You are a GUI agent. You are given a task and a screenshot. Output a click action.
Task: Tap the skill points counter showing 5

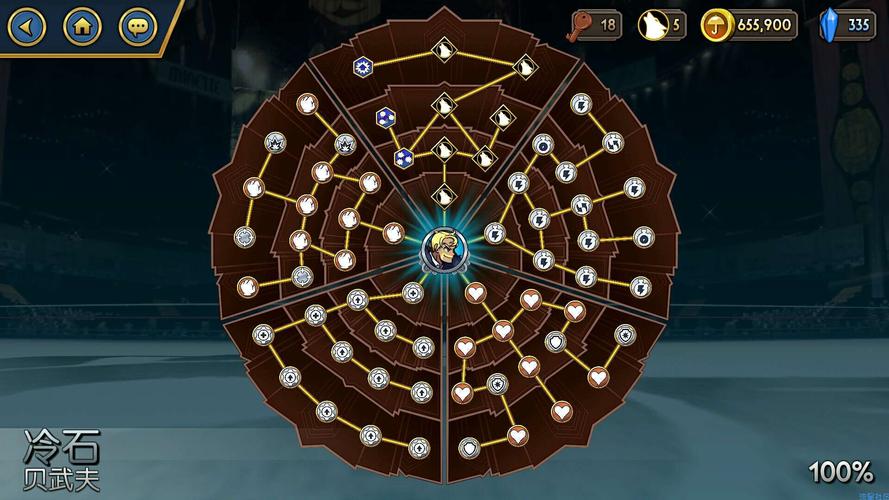(662, 25)
